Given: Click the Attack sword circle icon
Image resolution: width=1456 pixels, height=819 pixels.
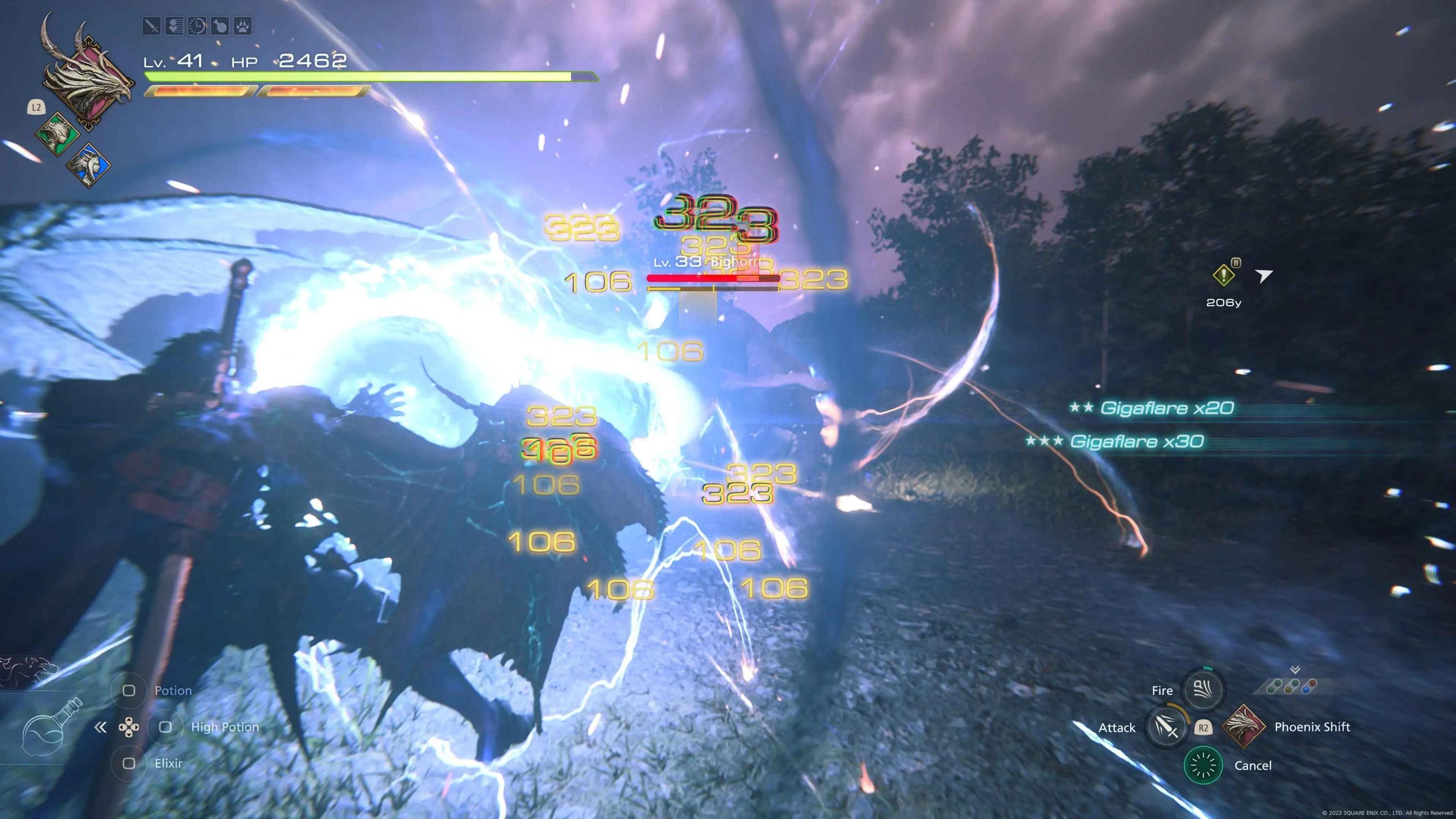Looking at the screenshot, I should [1167, 727].
